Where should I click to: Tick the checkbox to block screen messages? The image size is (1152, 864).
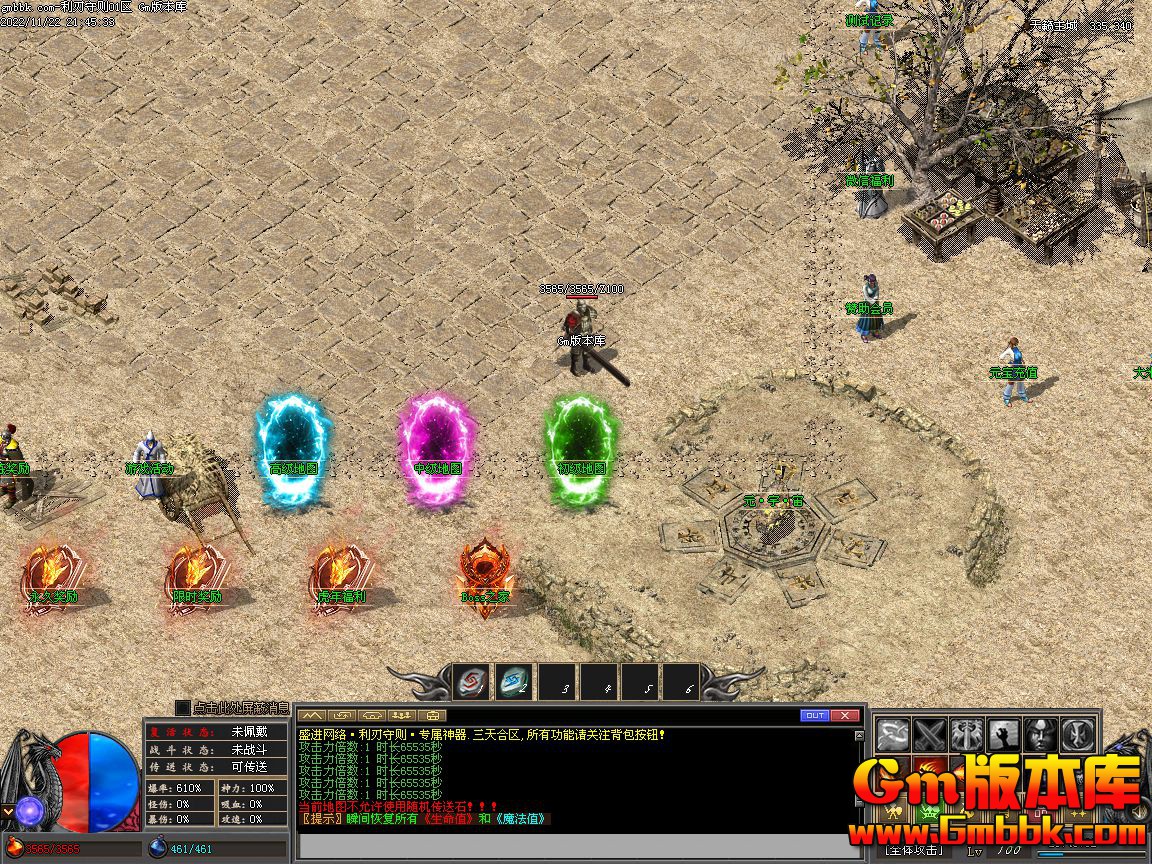[x=182, y=708]
